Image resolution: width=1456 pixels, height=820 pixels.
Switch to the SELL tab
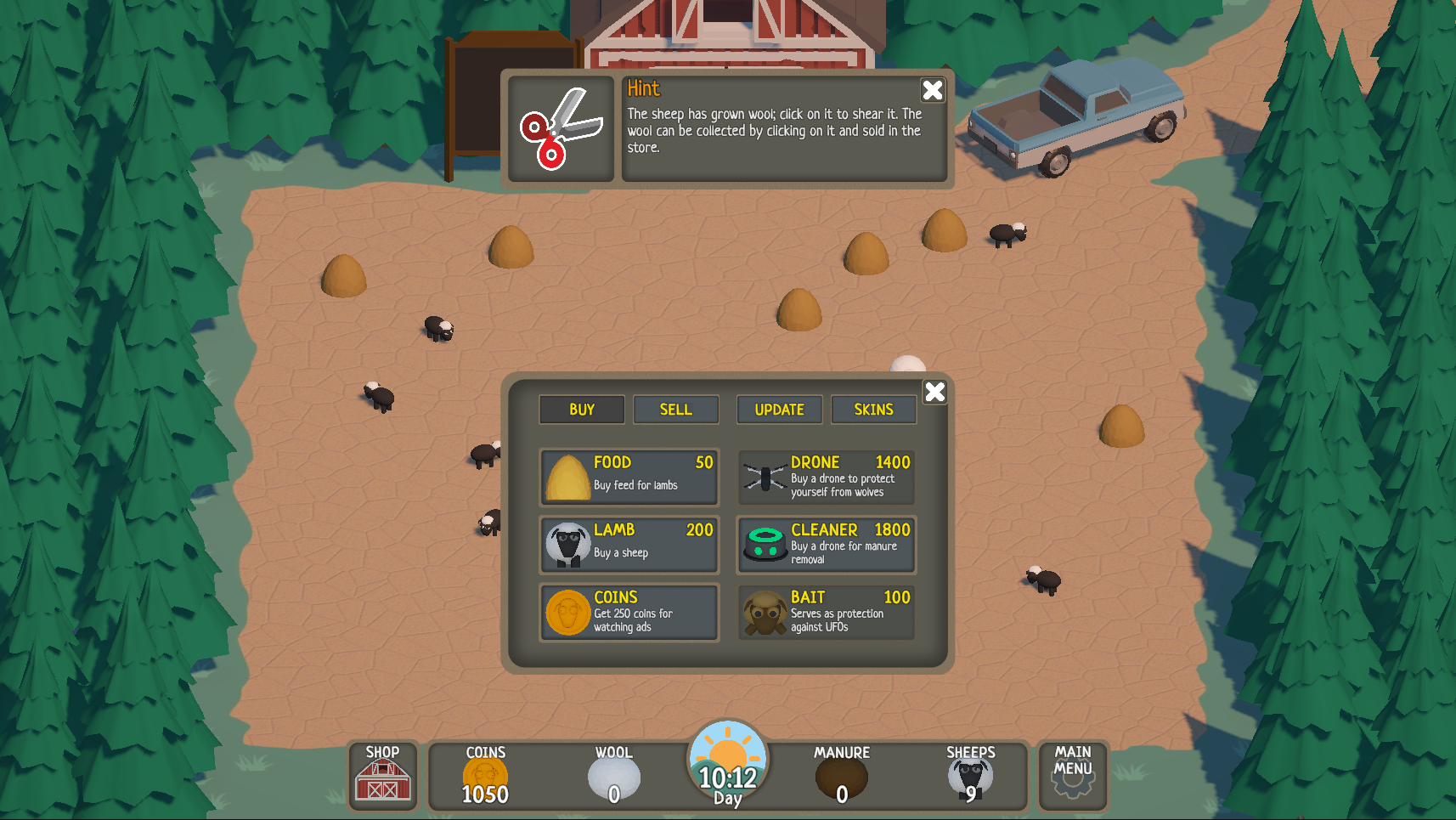click(675, 409)
